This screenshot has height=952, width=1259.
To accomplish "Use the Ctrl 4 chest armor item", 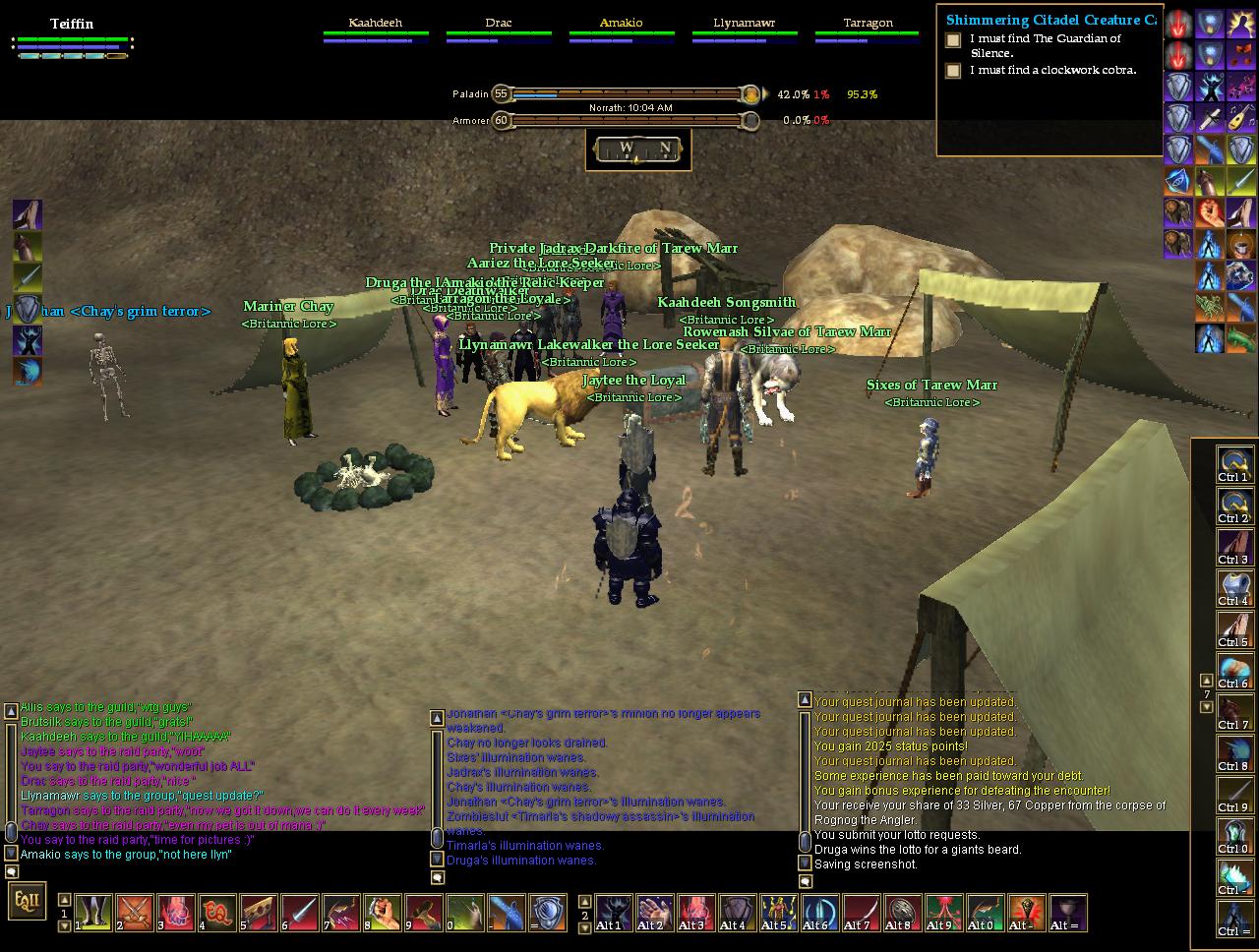I will pos(1234,587).
